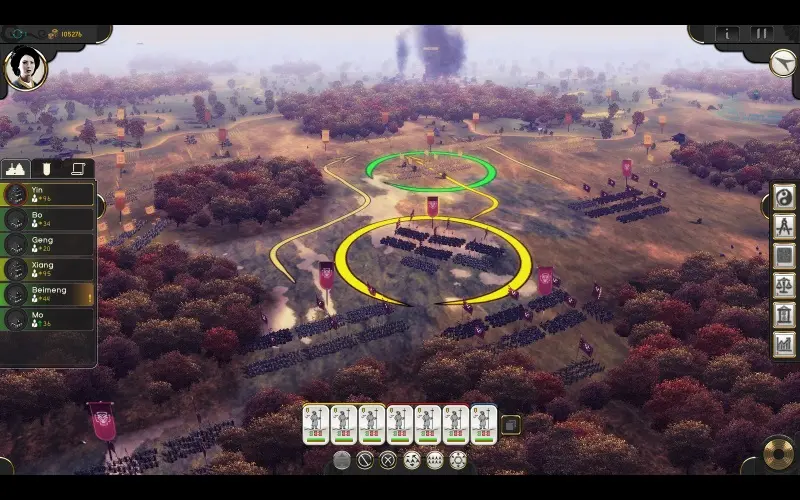Image resolution: width=800 pixels, height=500 pixels.
Task: Switch to the scroll tab
Action: tap(78, 169)
